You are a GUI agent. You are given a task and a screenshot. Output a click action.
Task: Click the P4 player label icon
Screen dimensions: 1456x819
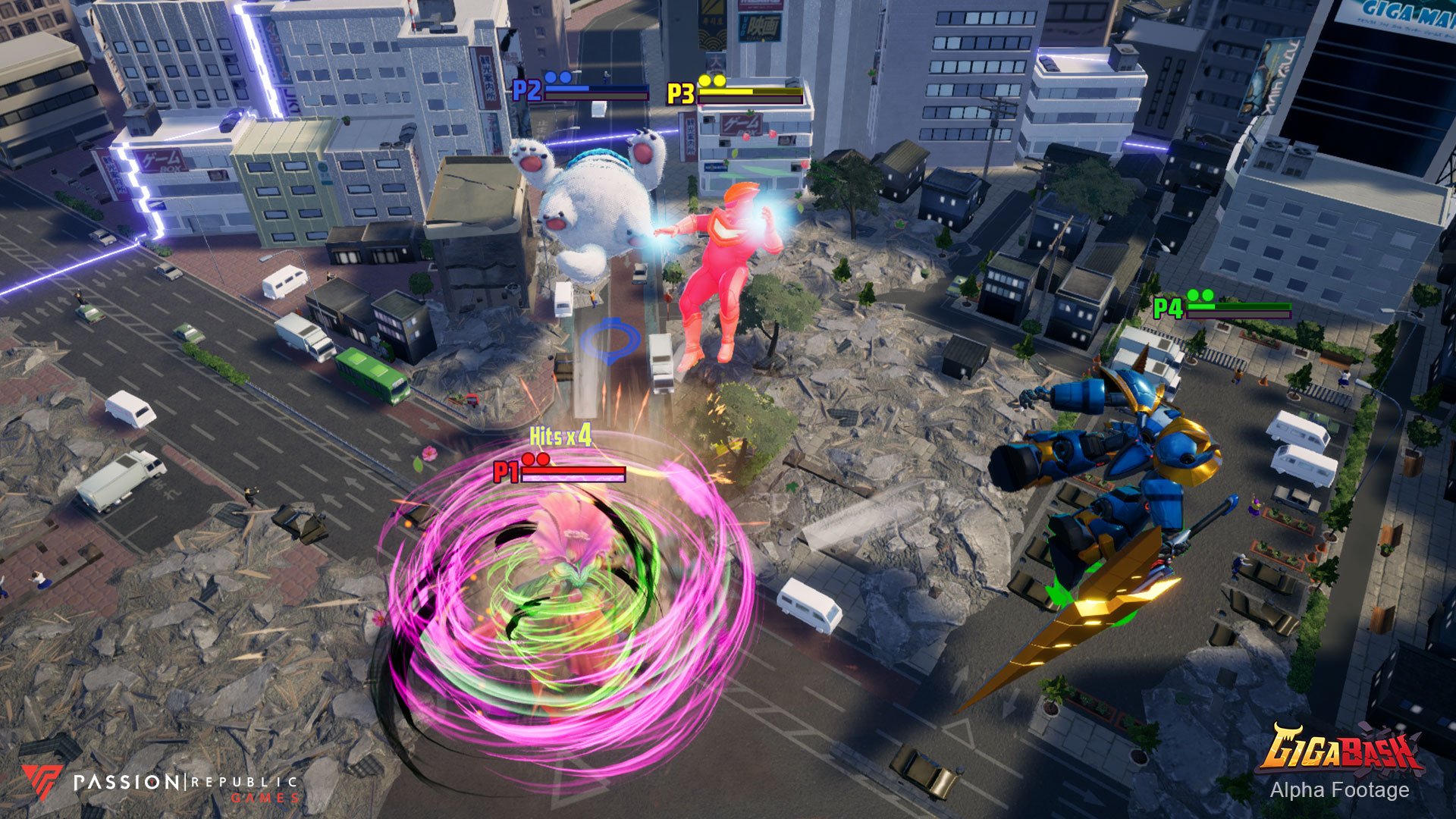(1168, 309)
